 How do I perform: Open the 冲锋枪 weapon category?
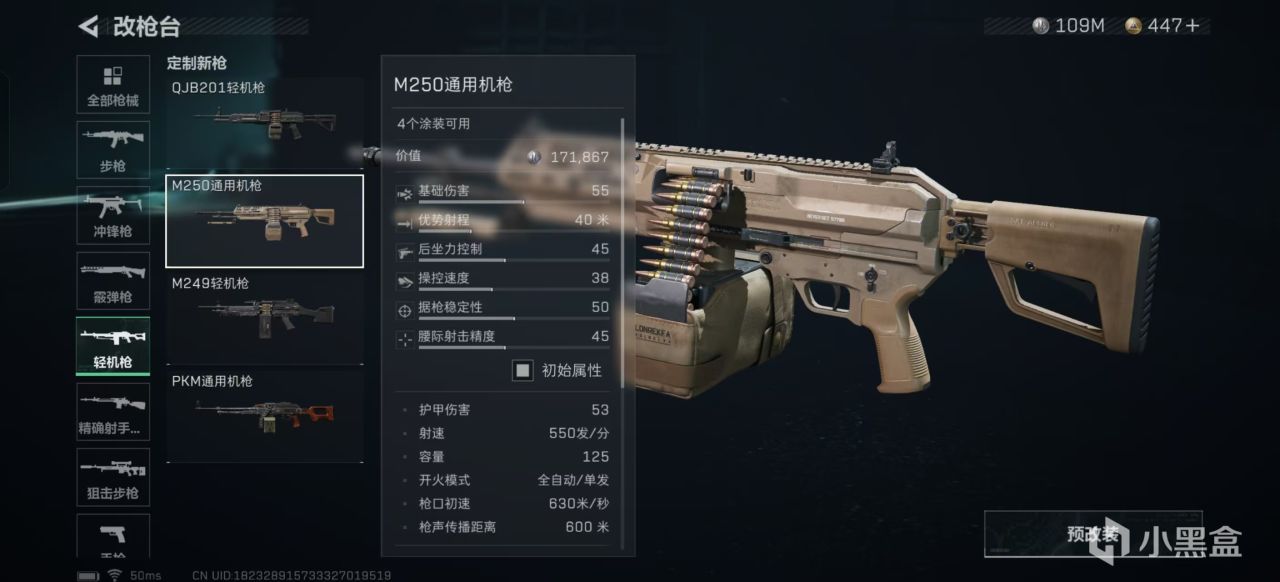coord(113,216)
